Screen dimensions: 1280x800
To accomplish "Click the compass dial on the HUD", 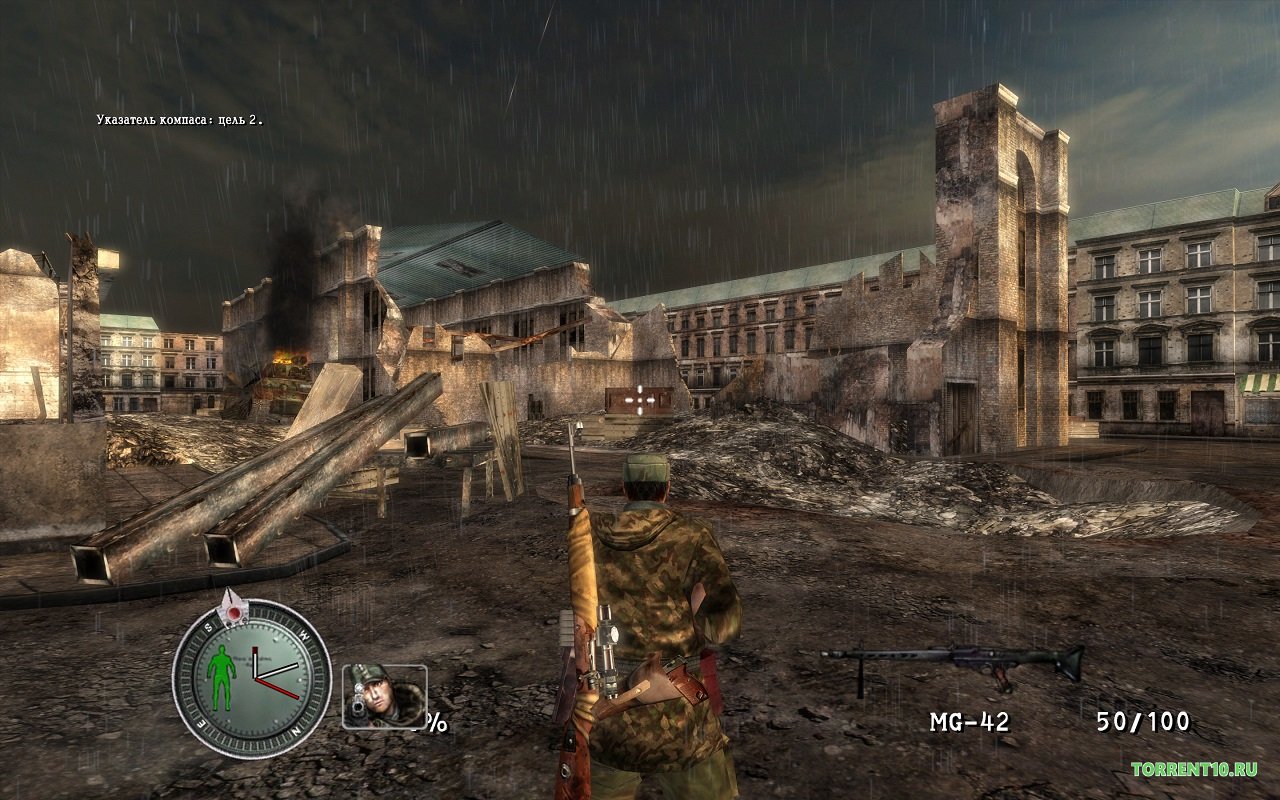I will pyautogui.click(x=252, y=677).
